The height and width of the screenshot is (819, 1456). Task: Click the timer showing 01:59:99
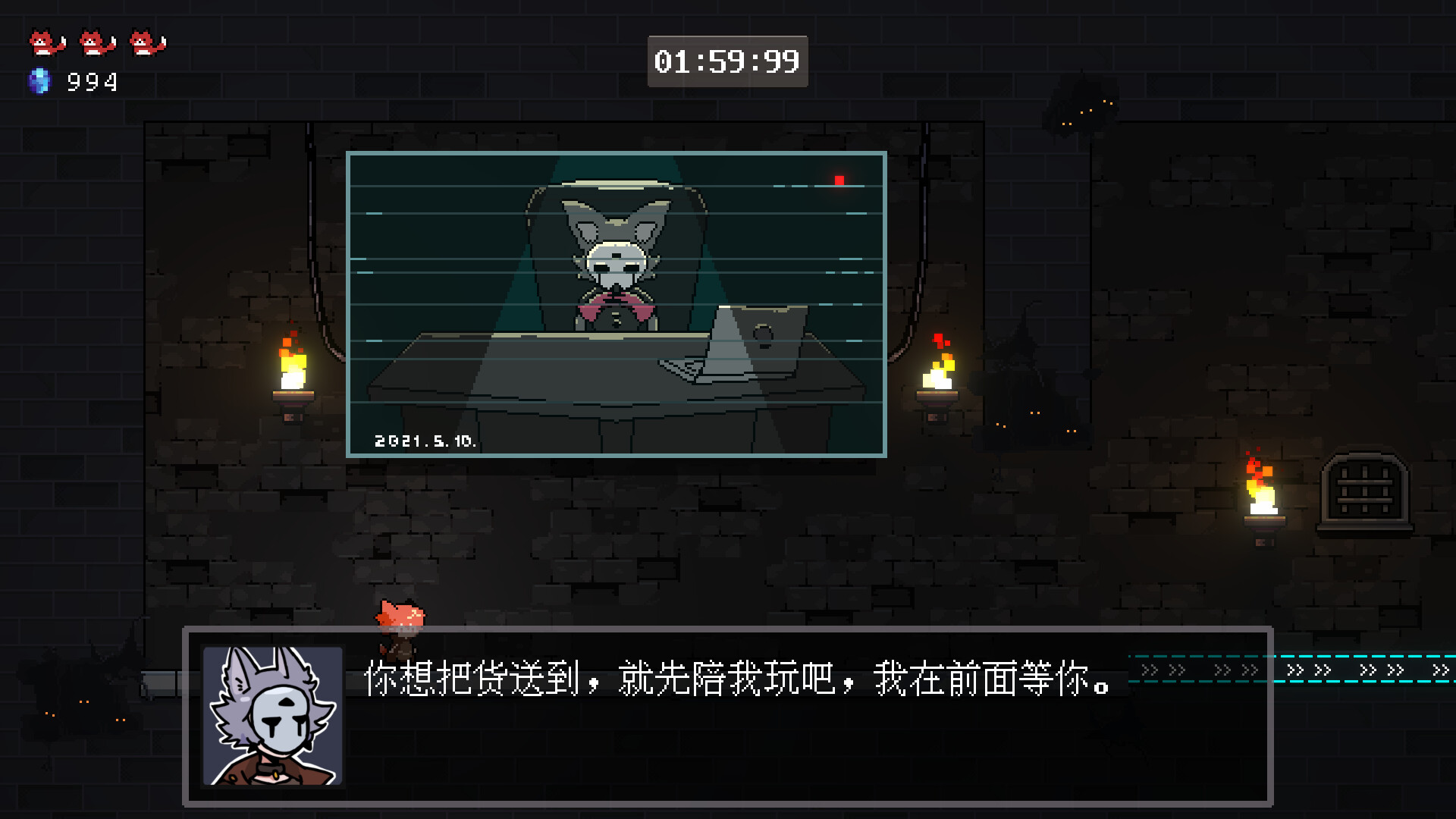[726, 62]
